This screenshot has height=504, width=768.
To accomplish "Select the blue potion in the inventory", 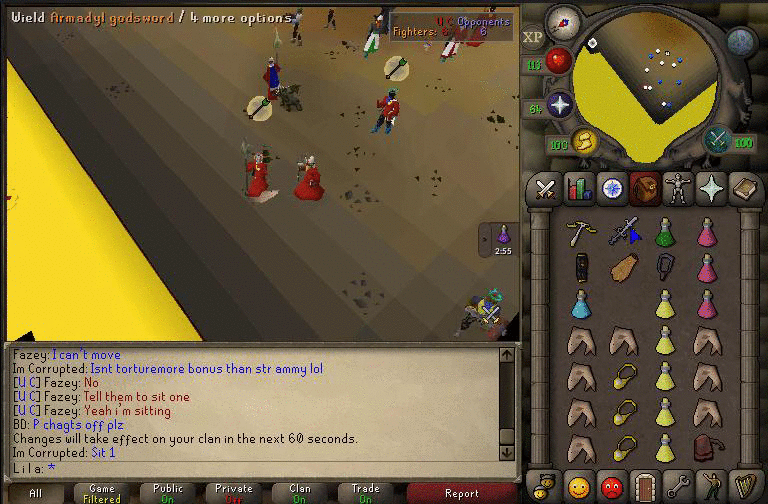I will (x=580, y=304).
